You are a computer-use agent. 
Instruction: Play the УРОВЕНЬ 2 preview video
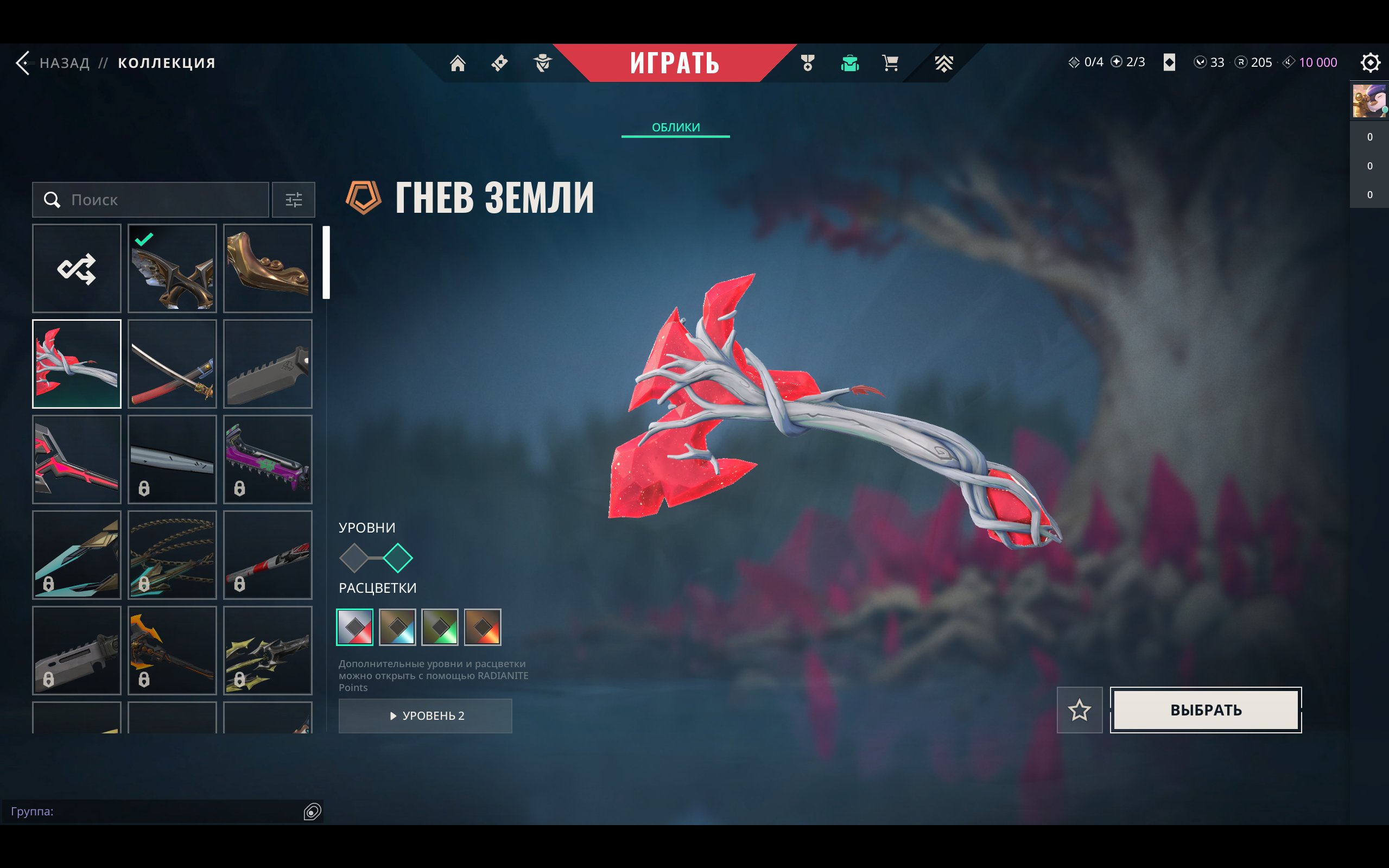(426, 716)
